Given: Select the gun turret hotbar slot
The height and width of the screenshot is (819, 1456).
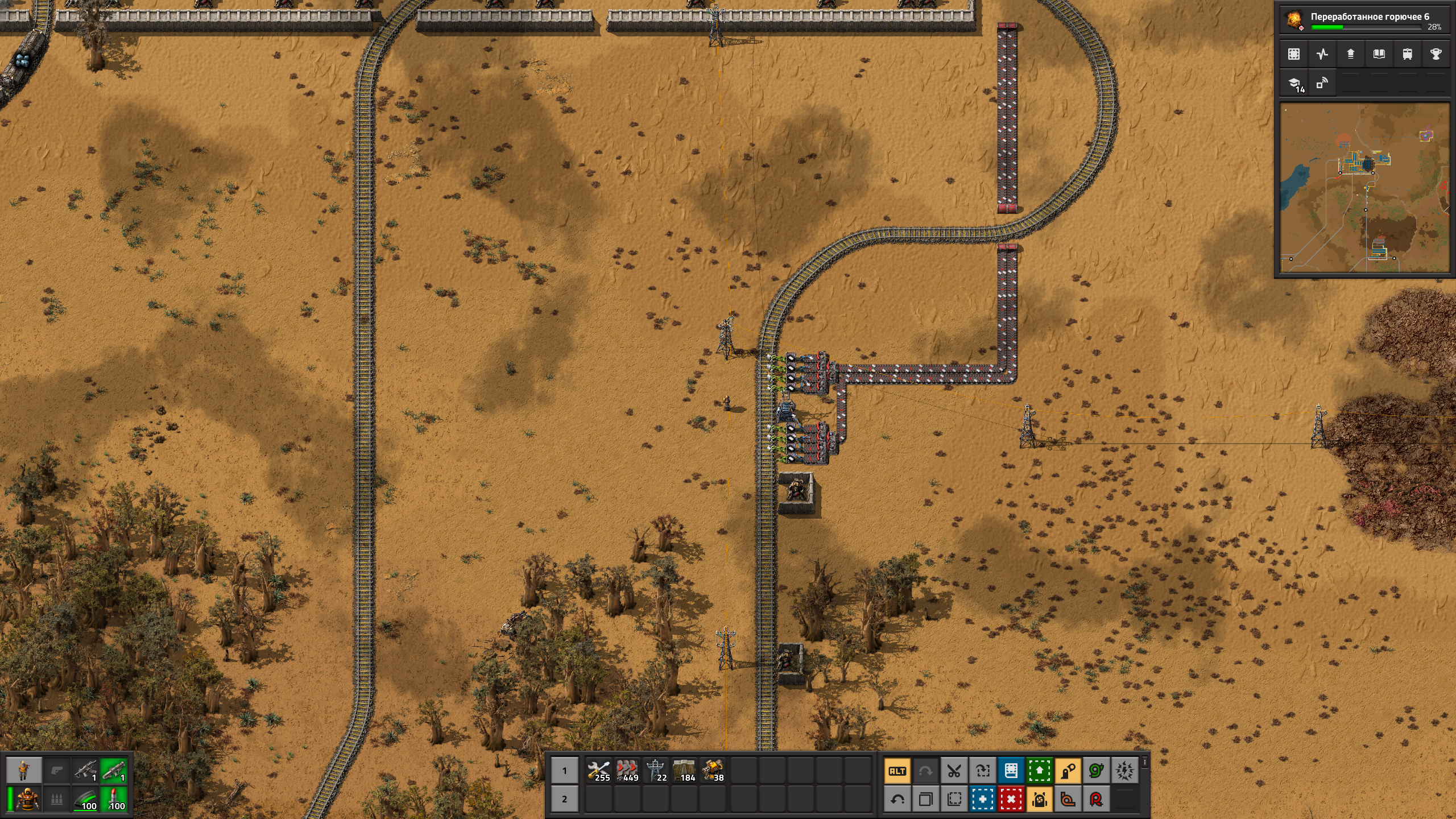Looking at the screenshot, I should [713, 771].
